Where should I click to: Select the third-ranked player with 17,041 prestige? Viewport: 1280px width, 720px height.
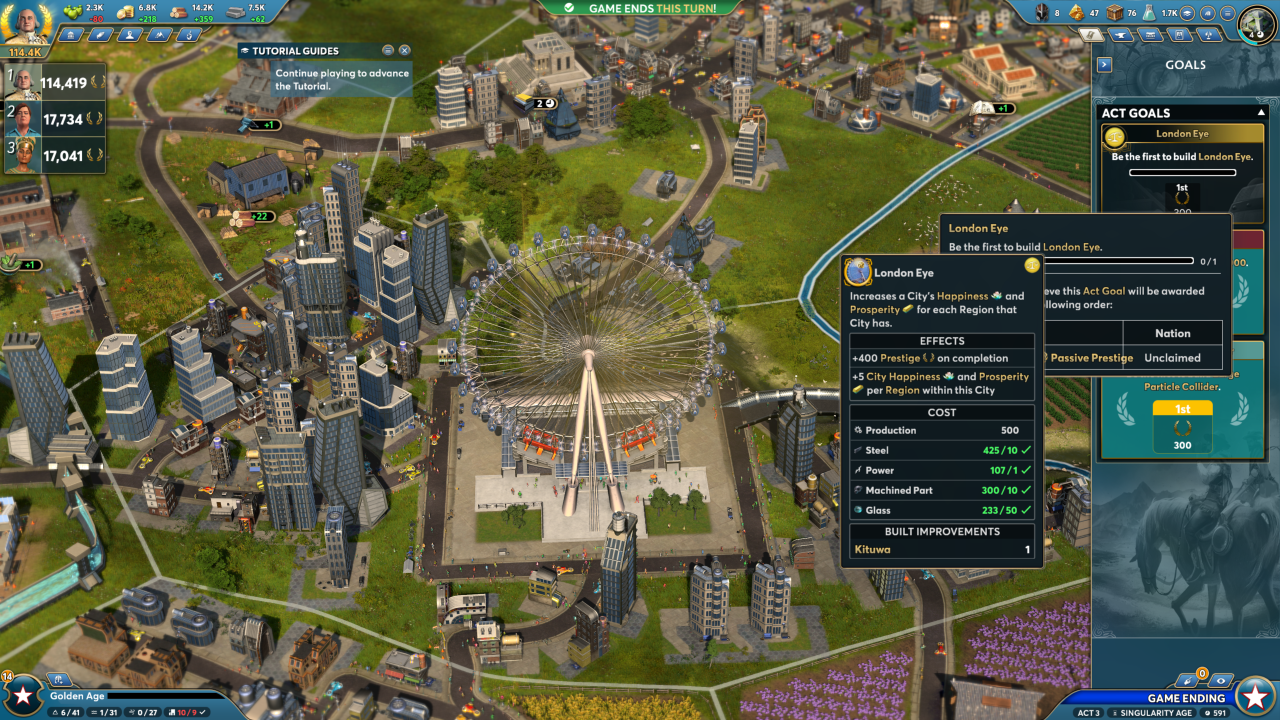tap(55, 155)
